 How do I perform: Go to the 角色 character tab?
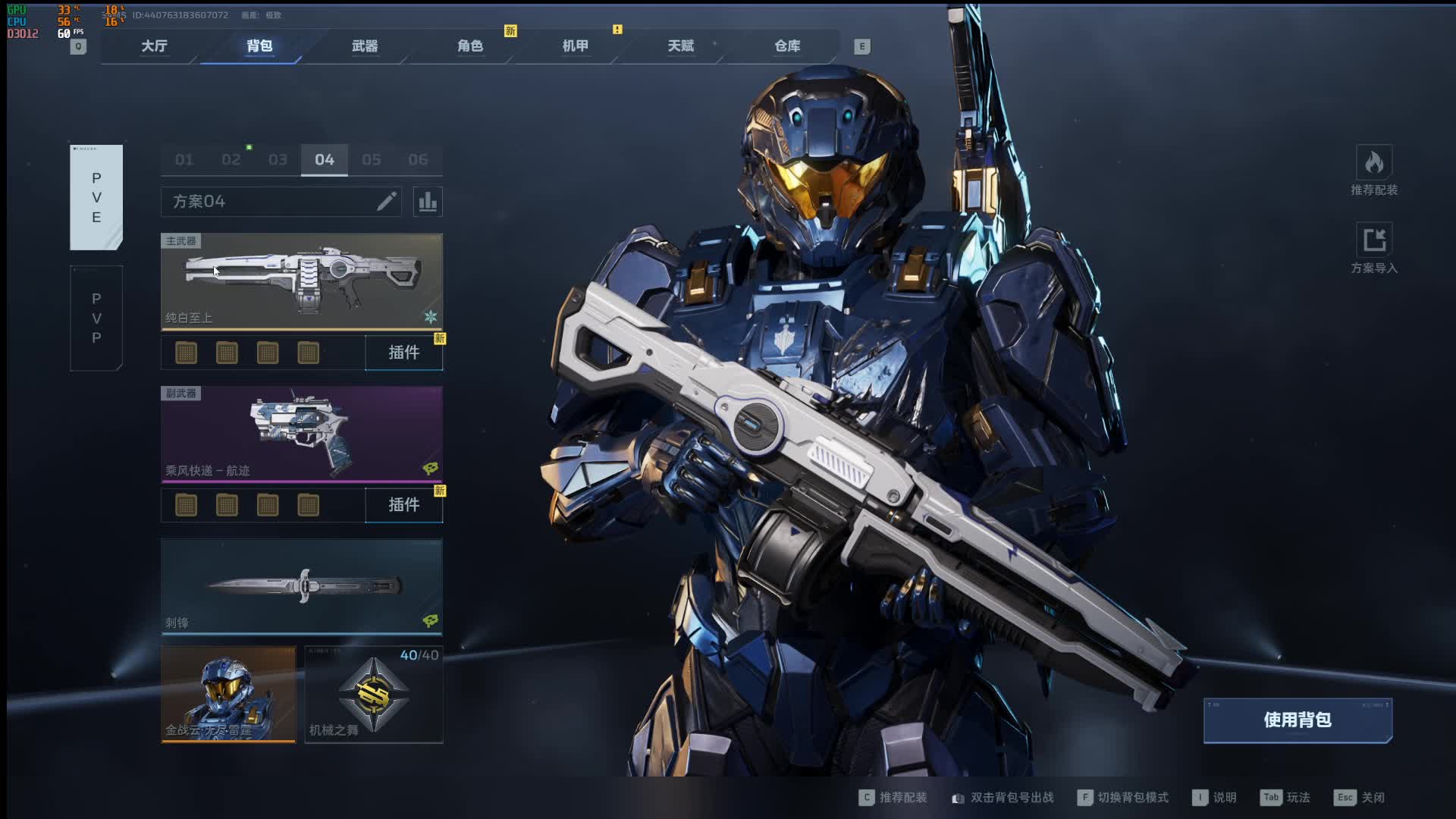click(470, 46)
